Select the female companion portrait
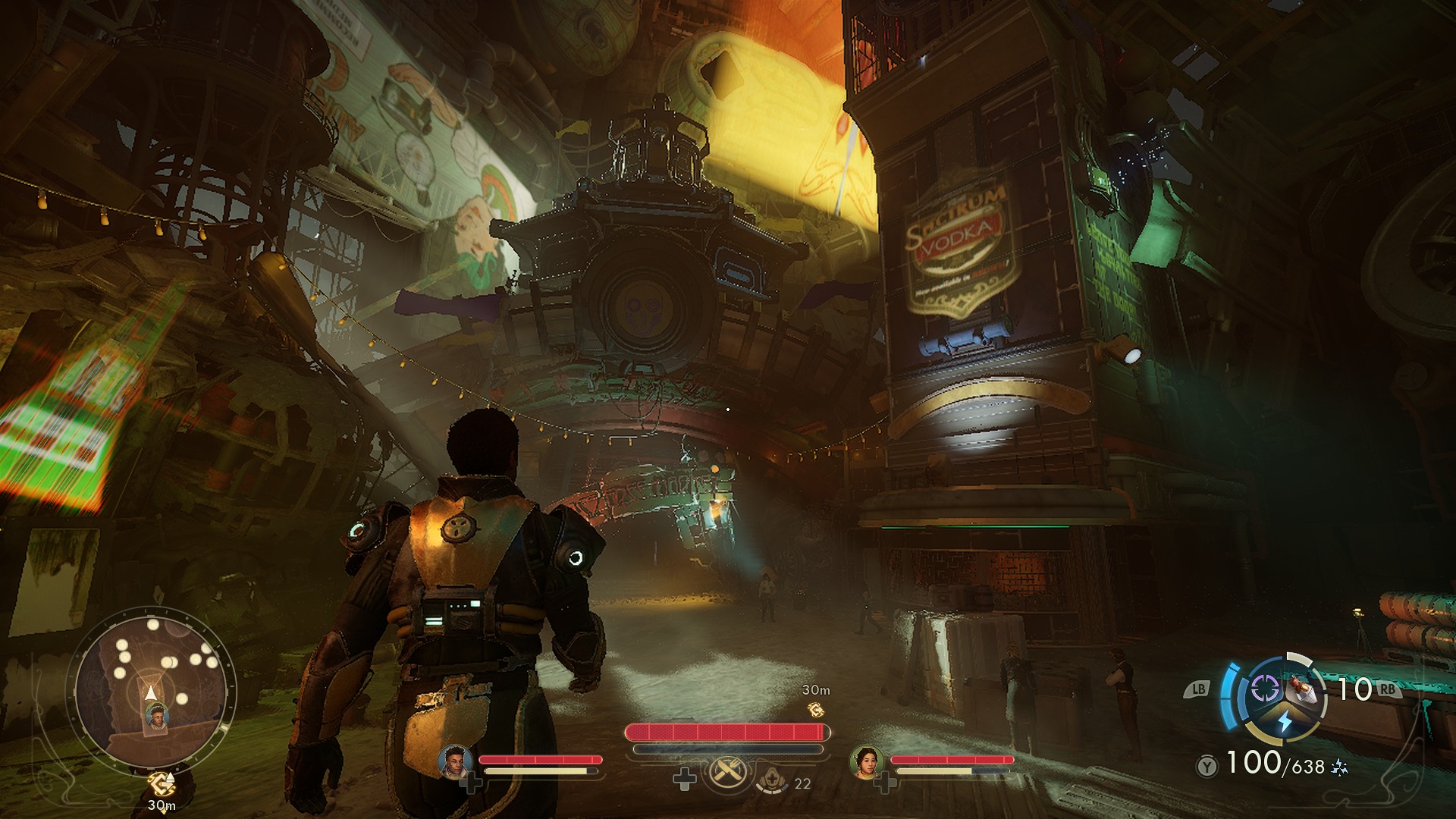The image size is (1456, 819). 865,761
